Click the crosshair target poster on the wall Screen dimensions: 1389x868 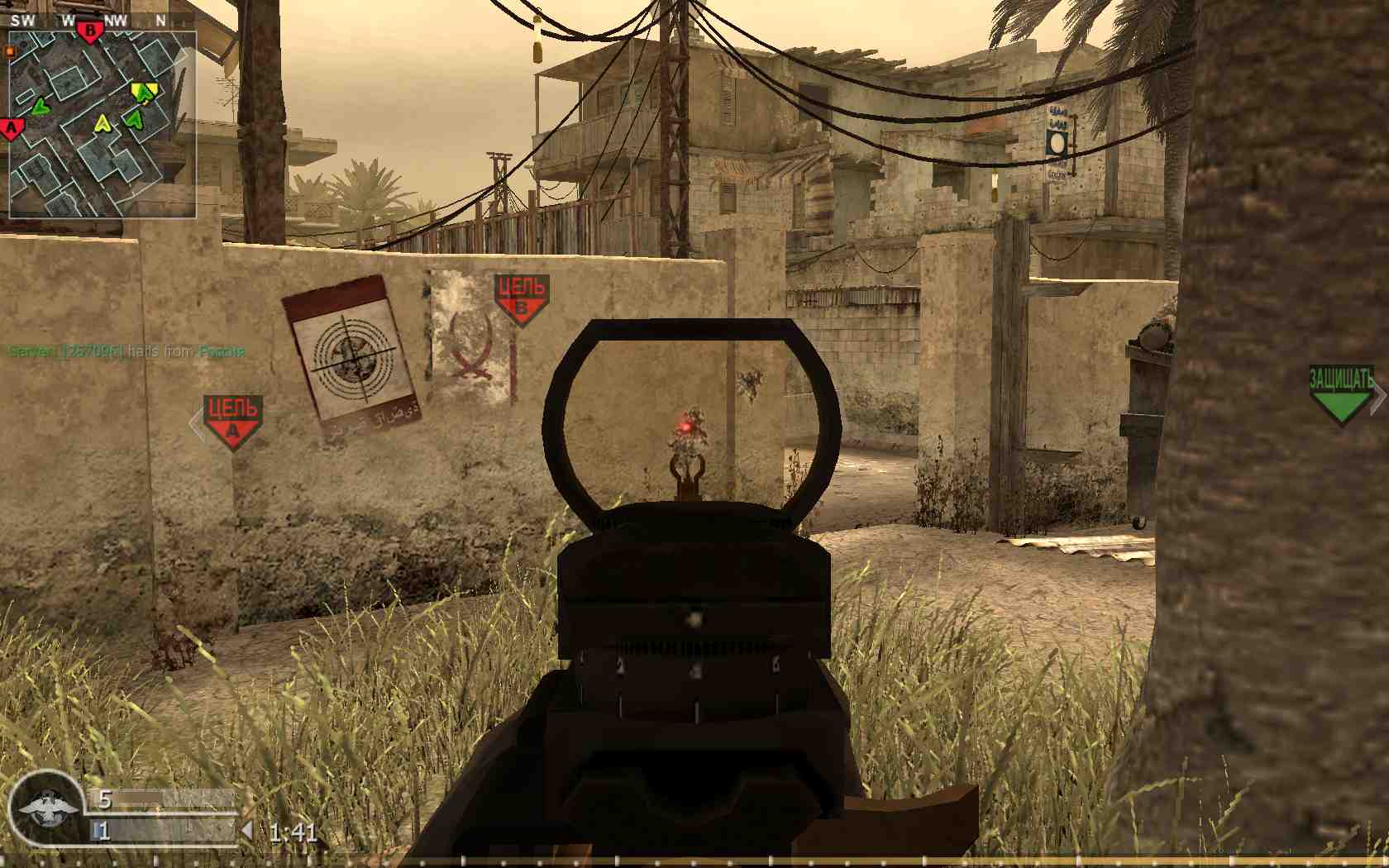[351, 355]
